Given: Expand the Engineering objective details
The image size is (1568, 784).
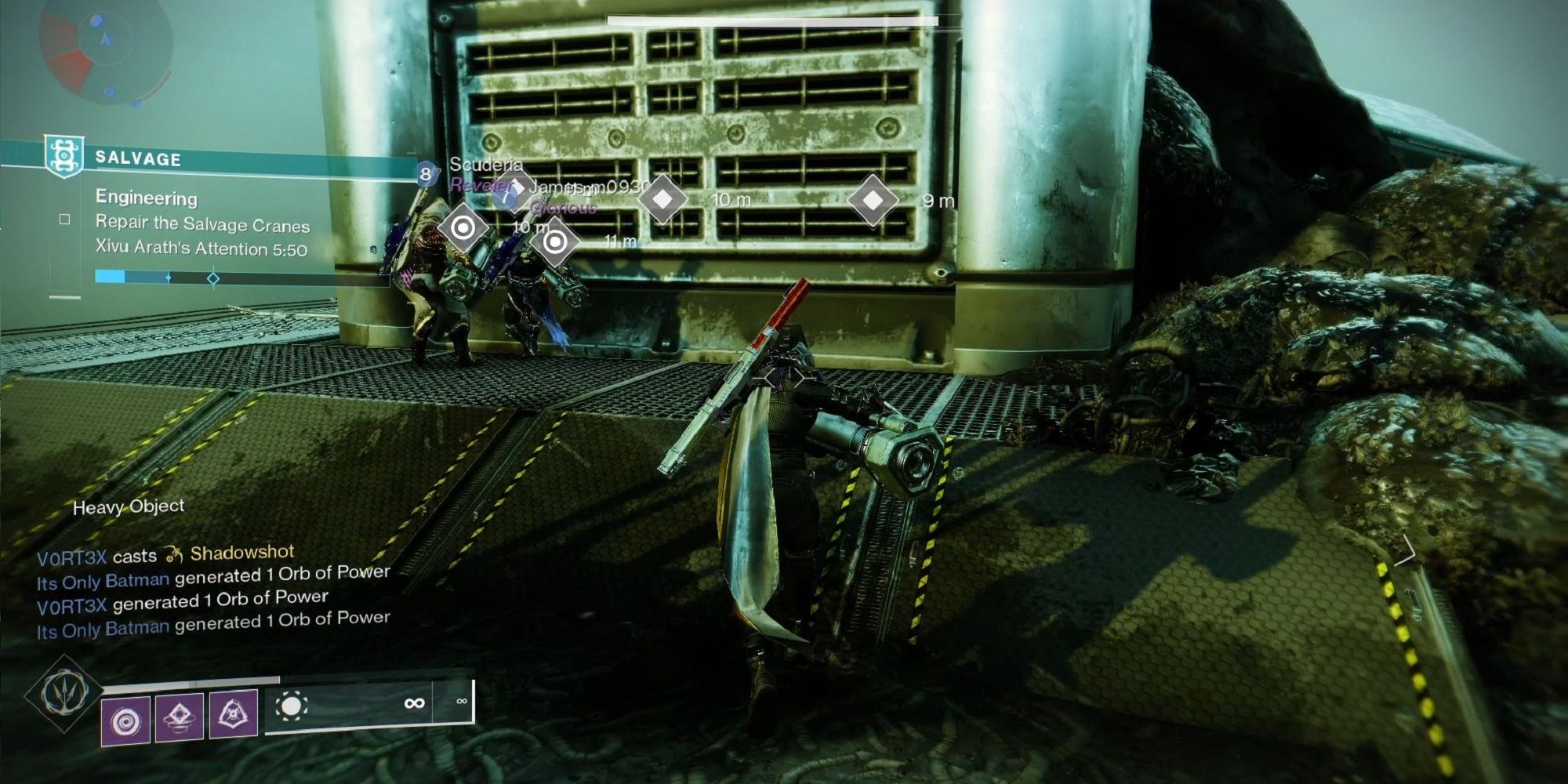Looking at the screenshot, I should click(x=146, y=198).
